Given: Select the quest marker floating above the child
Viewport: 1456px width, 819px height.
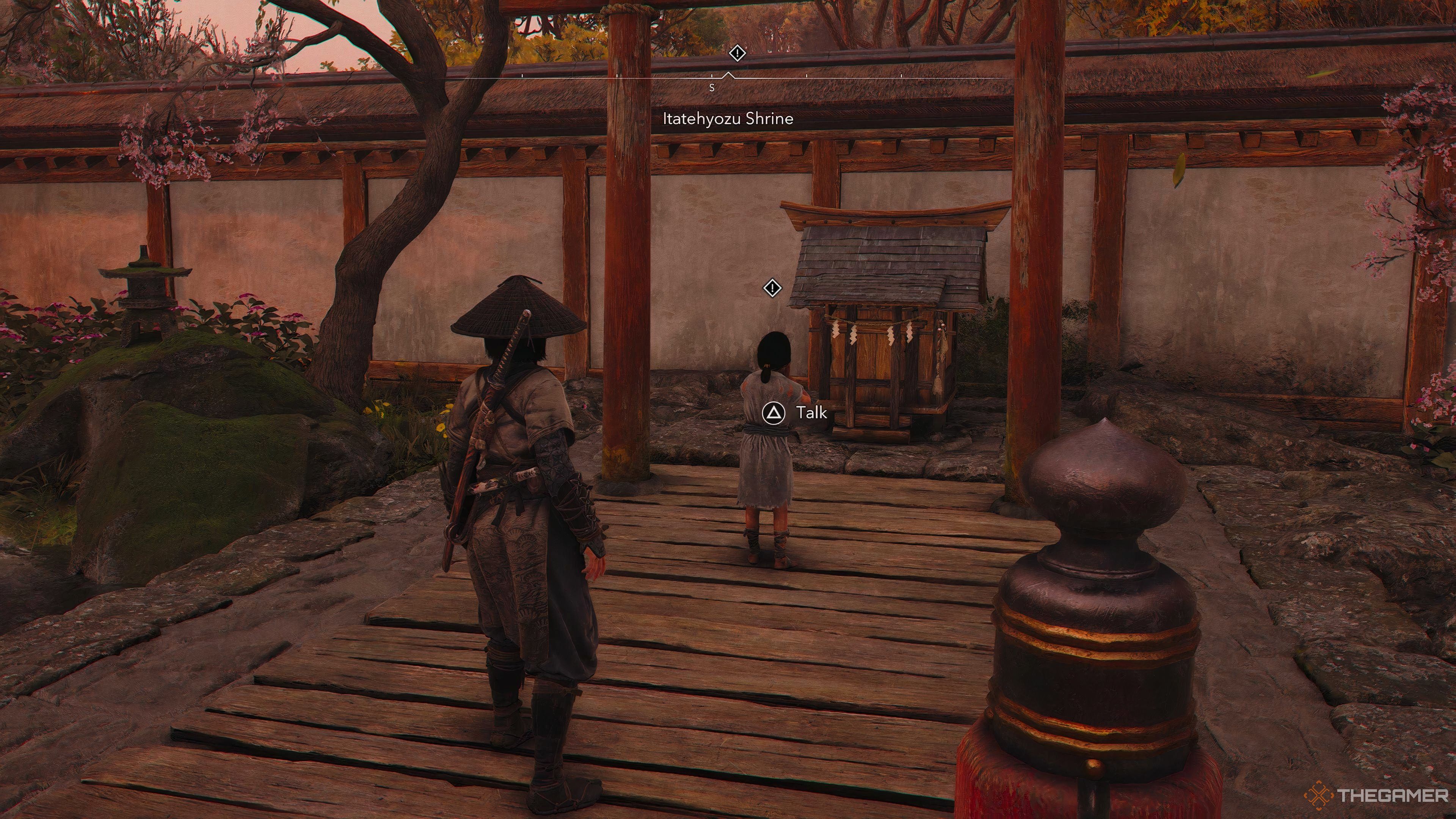Looking at the screenshot, I should (x=772, y=288).
